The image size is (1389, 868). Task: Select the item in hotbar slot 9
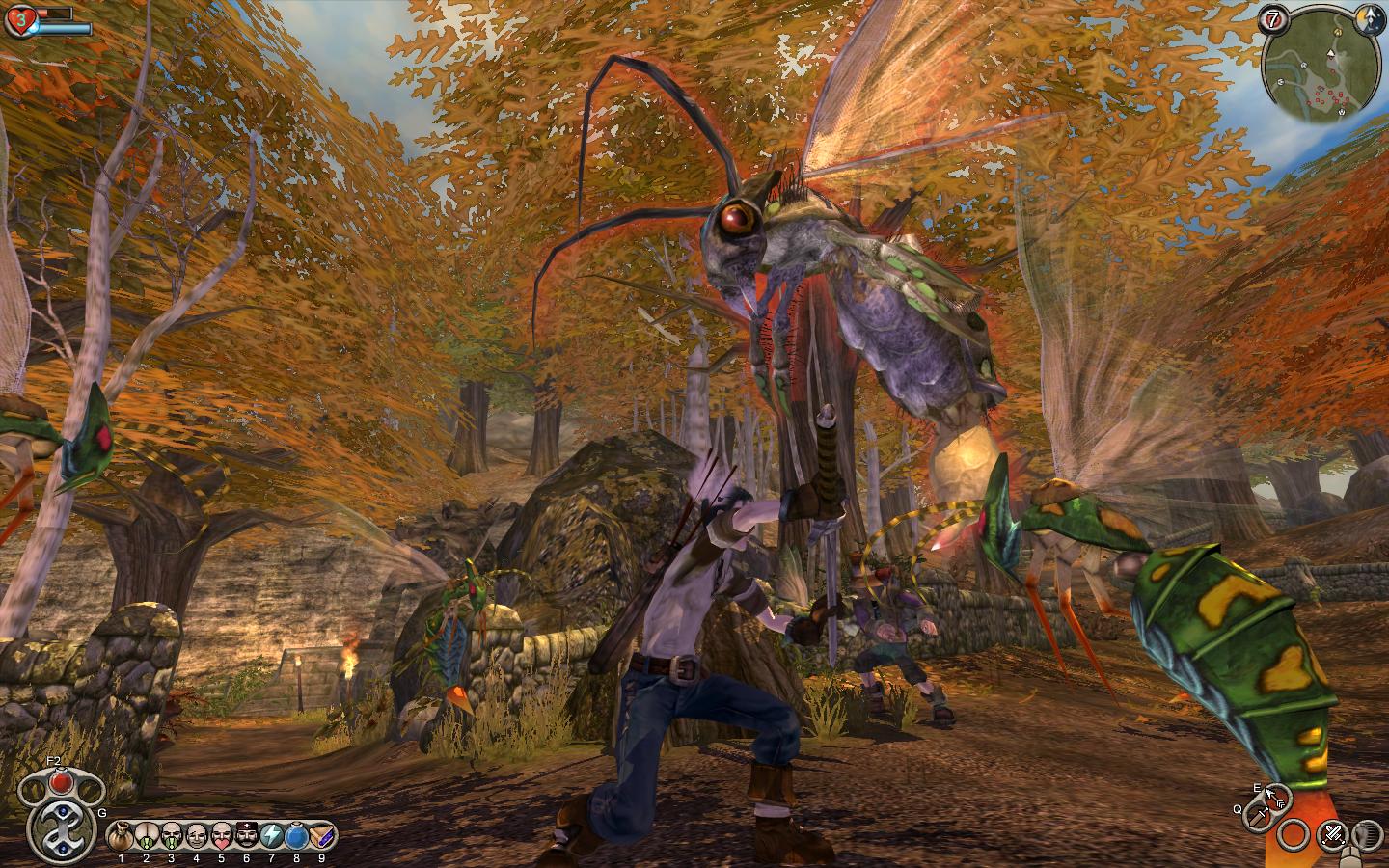321,834
